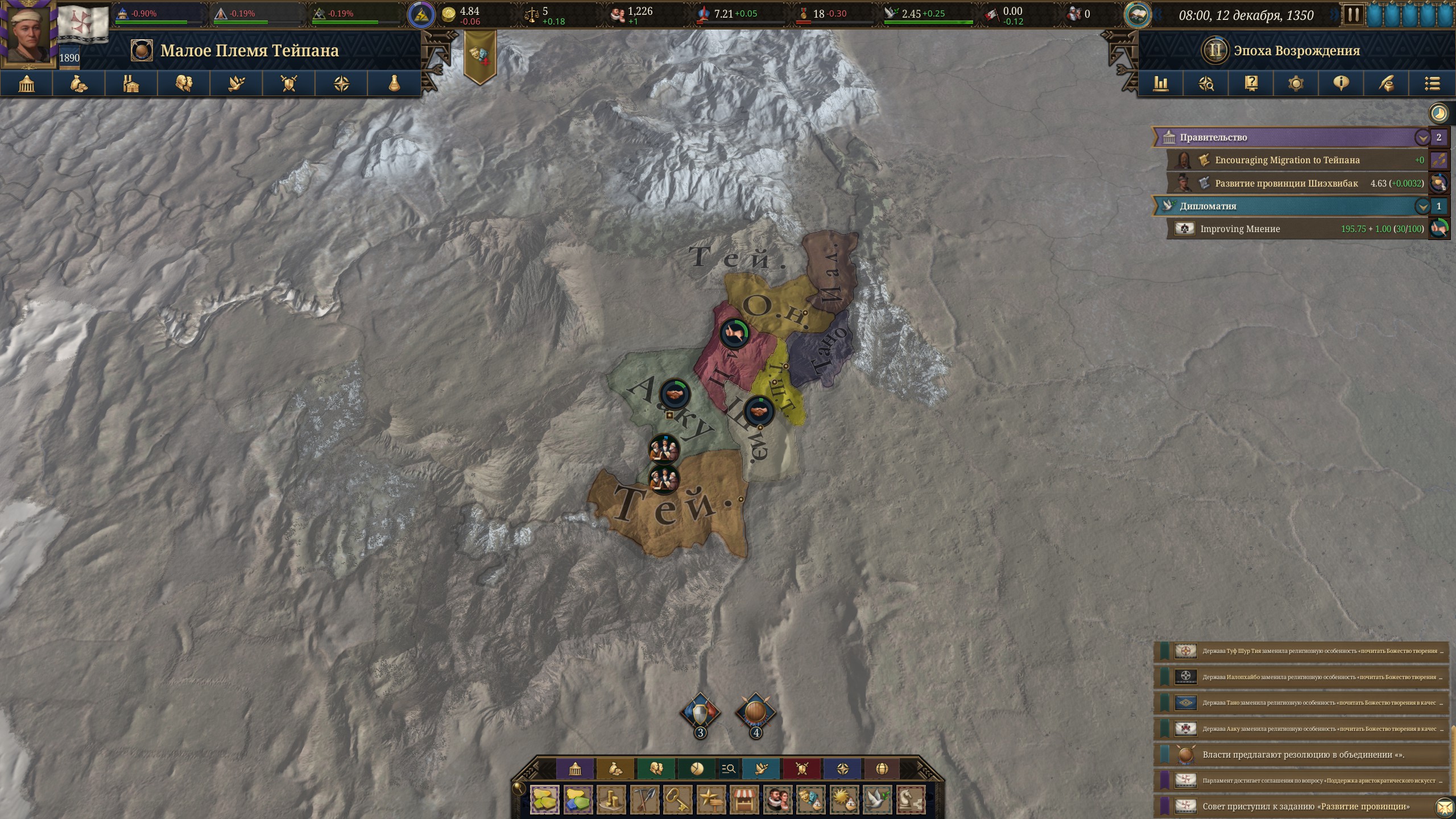The width and height of the screenshot is (1456, 819).
Task: Open the government panel with the temple icon
Action: [27, 84]
